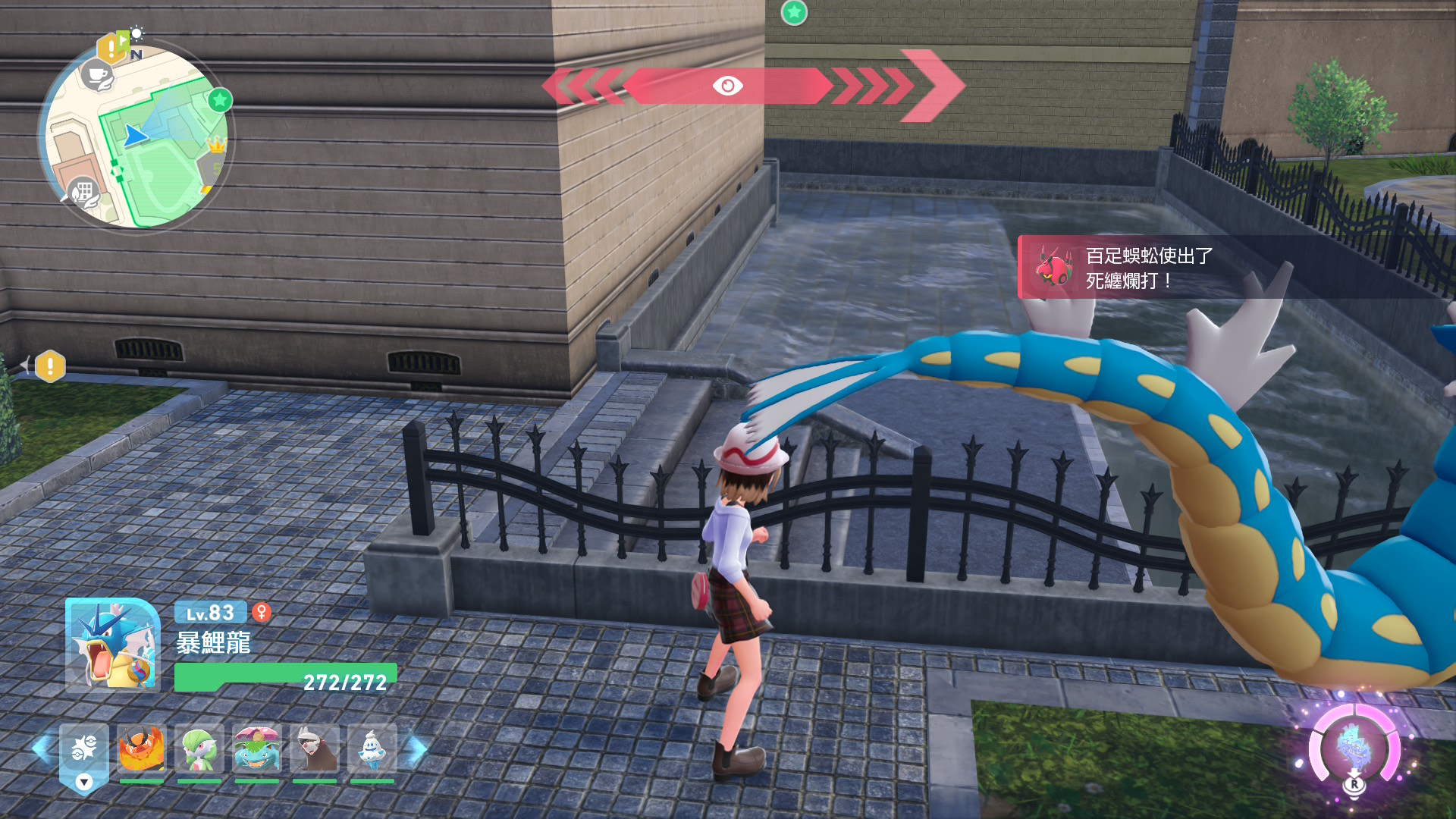This screenshot has height=819, width=1456.
Task: Switch to Venusaur in the party bar
Action: tap(257, 749)
